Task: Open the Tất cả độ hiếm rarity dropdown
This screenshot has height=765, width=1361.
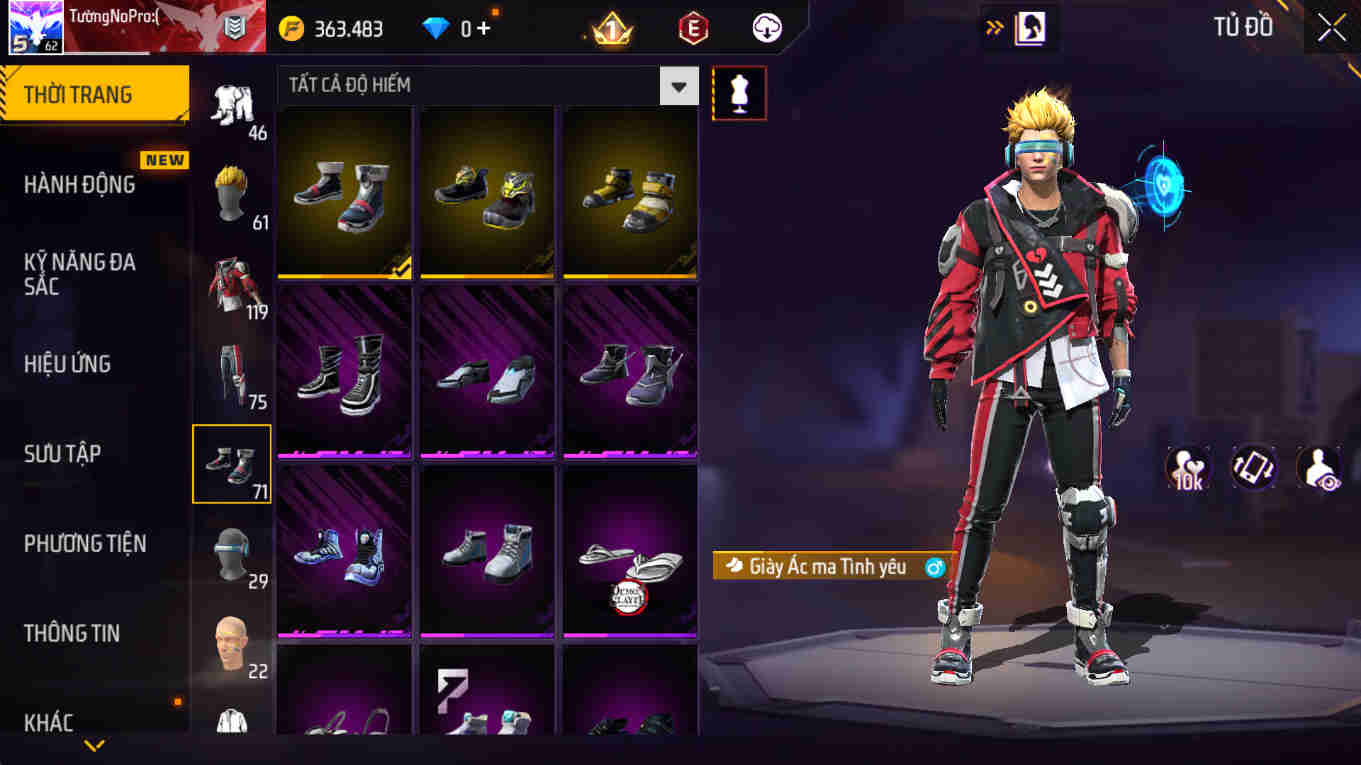Action: click(679, 86)
